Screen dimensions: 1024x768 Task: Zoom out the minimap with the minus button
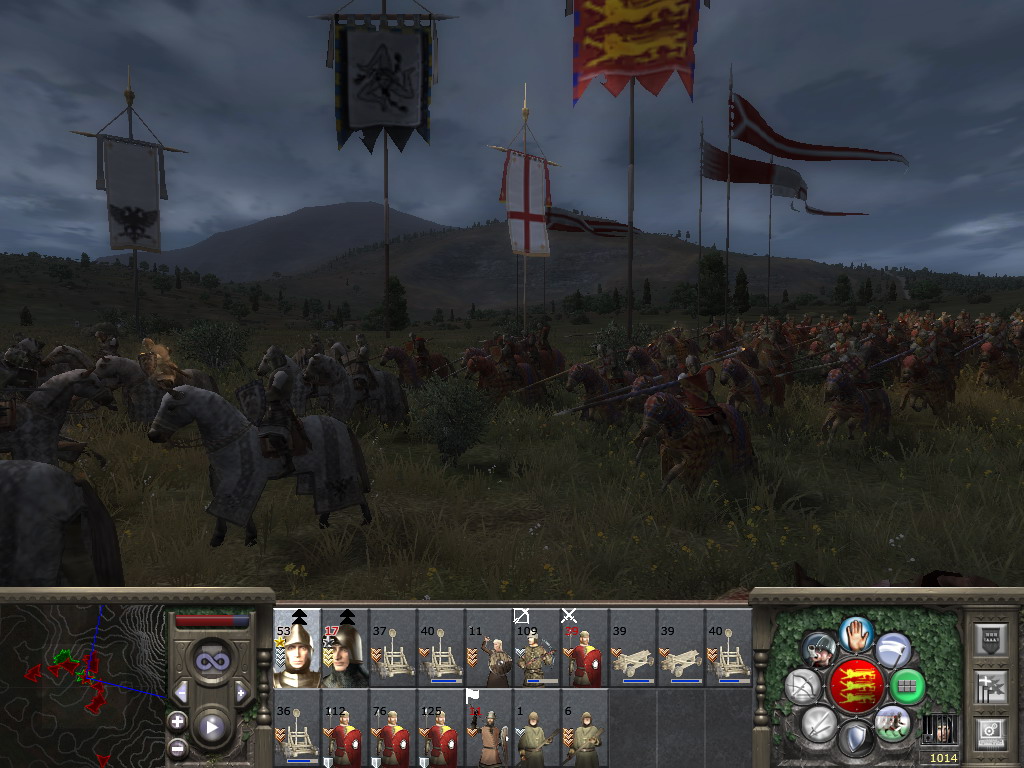178,747
